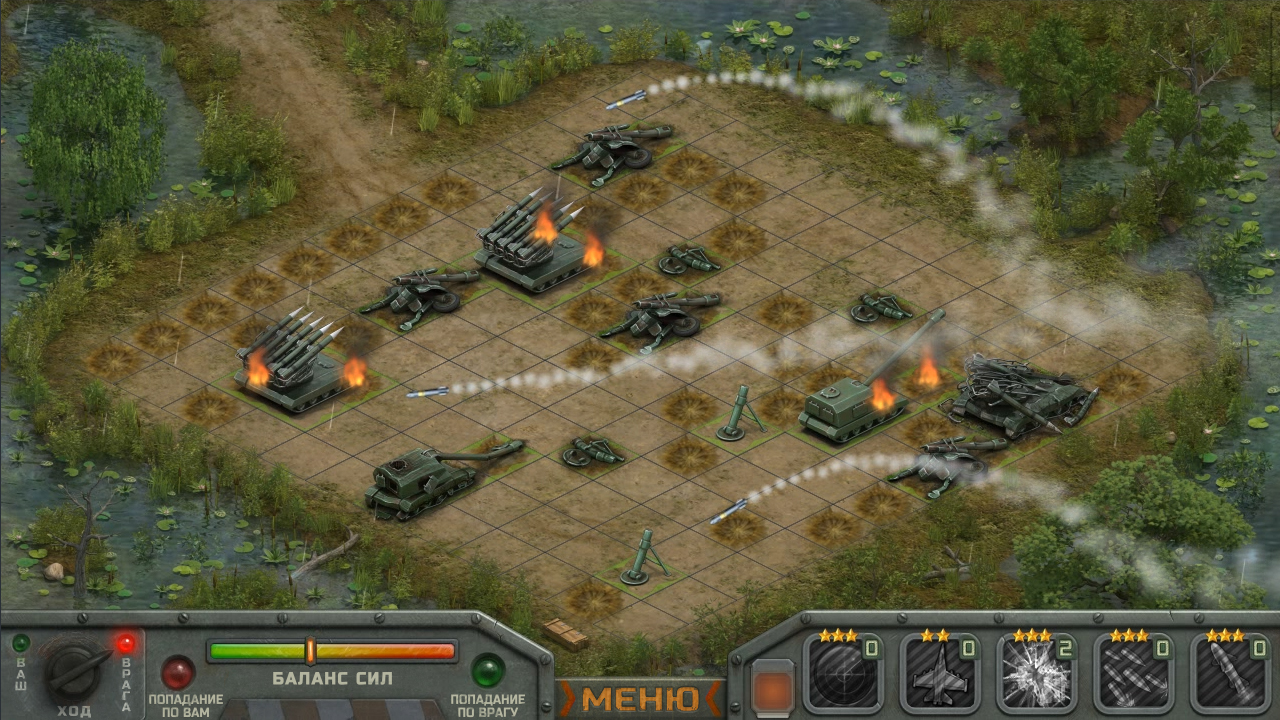Click the ПОПАДАНИЕ ПО ВРАГУ green lamp
Image resolution: width=1280 pixels, height=720 pixels.
coord(487,672)
